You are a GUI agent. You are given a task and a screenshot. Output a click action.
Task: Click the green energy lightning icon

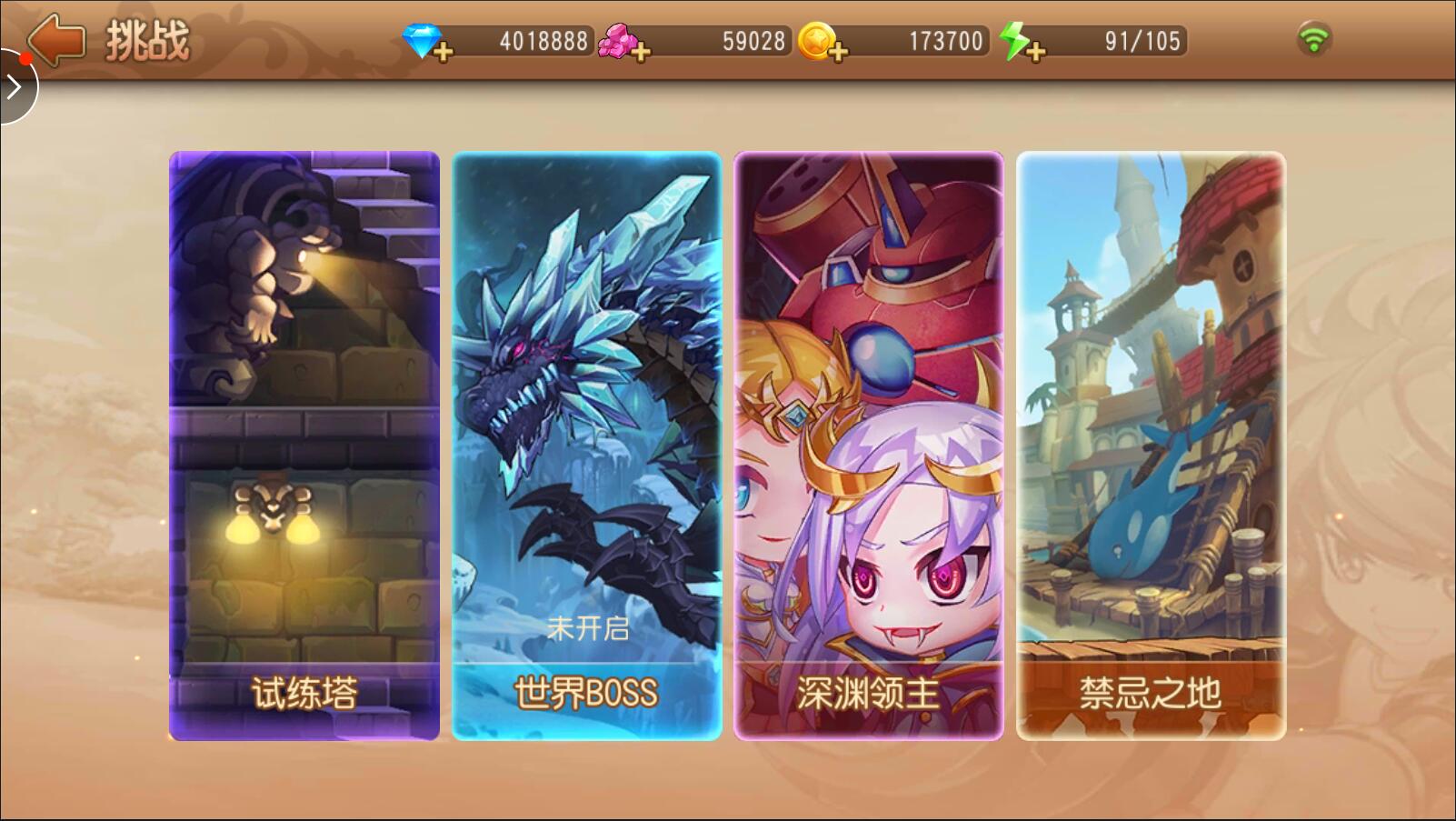(1013, 39)
